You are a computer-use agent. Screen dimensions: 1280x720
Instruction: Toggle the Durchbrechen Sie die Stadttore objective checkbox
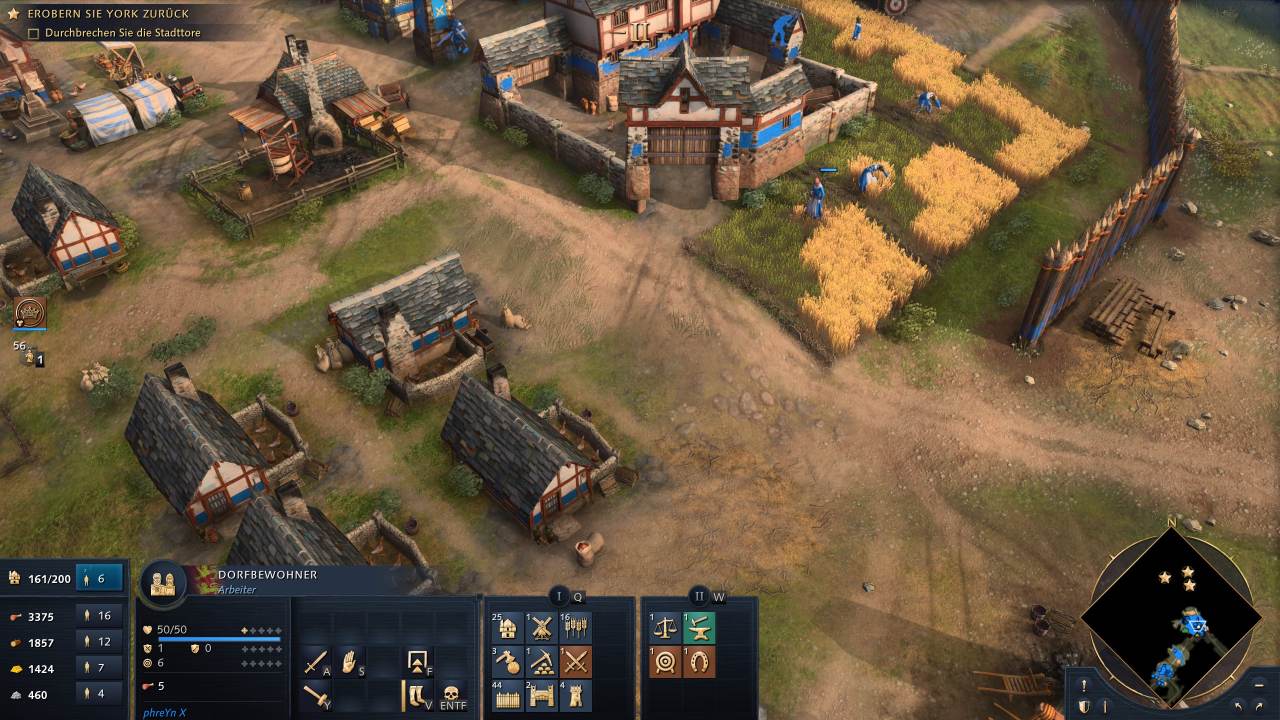tap(34, 33)
